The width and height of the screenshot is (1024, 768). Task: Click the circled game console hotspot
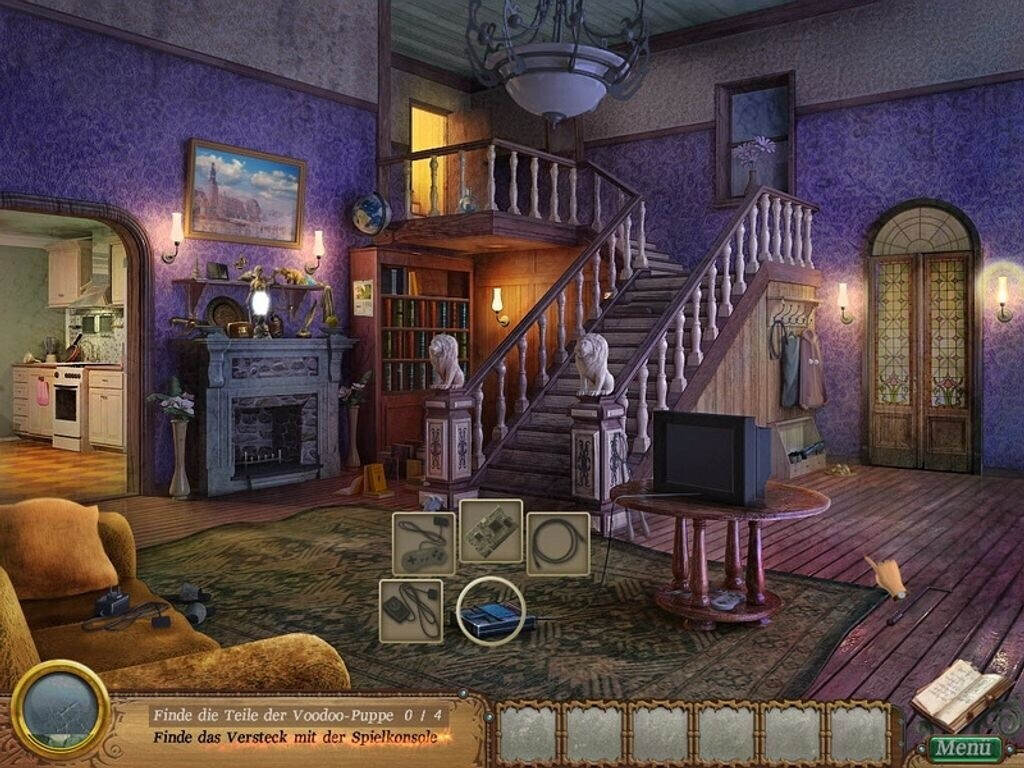pyautogui.click(x=491, y=611)
